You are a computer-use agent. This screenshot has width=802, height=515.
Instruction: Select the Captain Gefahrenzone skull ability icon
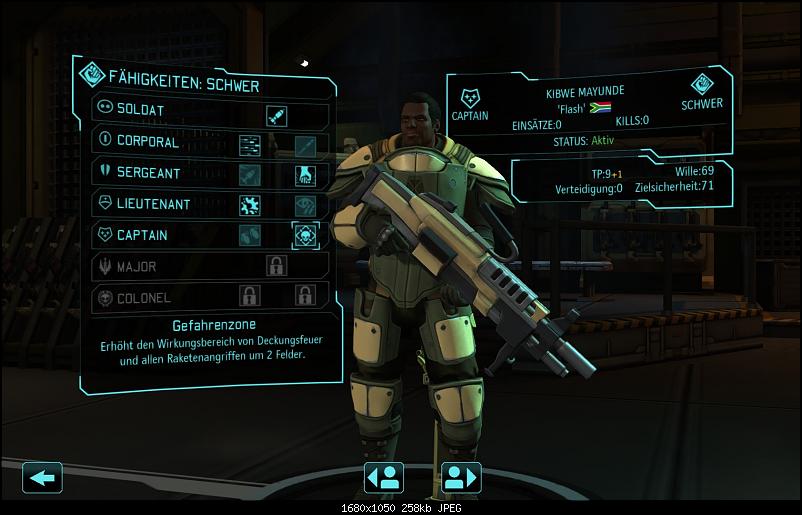tap(305, 236)
